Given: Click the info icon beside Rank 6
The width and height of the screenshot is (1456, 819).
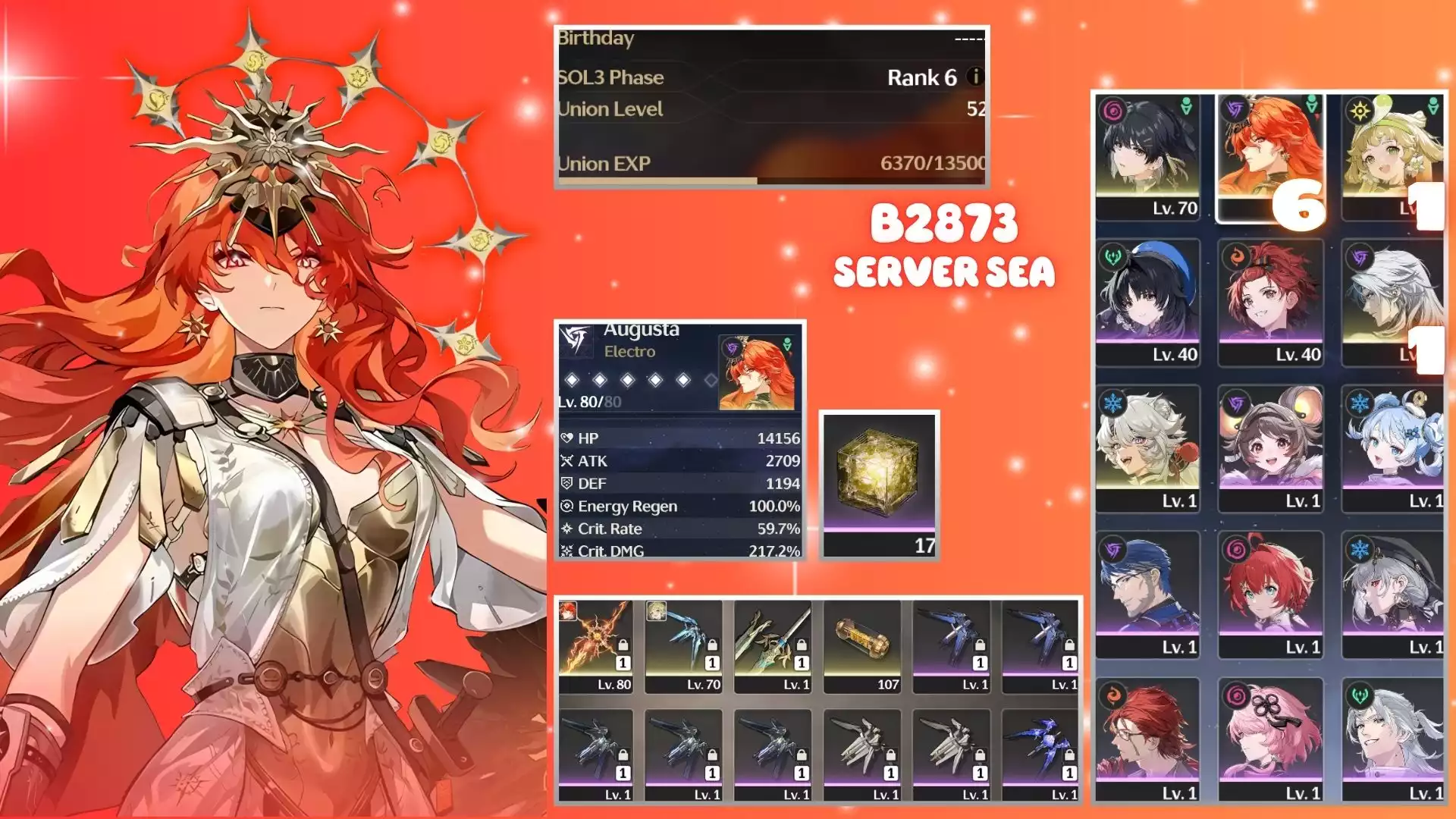Looking at the screenshot, I should (976, 77).
